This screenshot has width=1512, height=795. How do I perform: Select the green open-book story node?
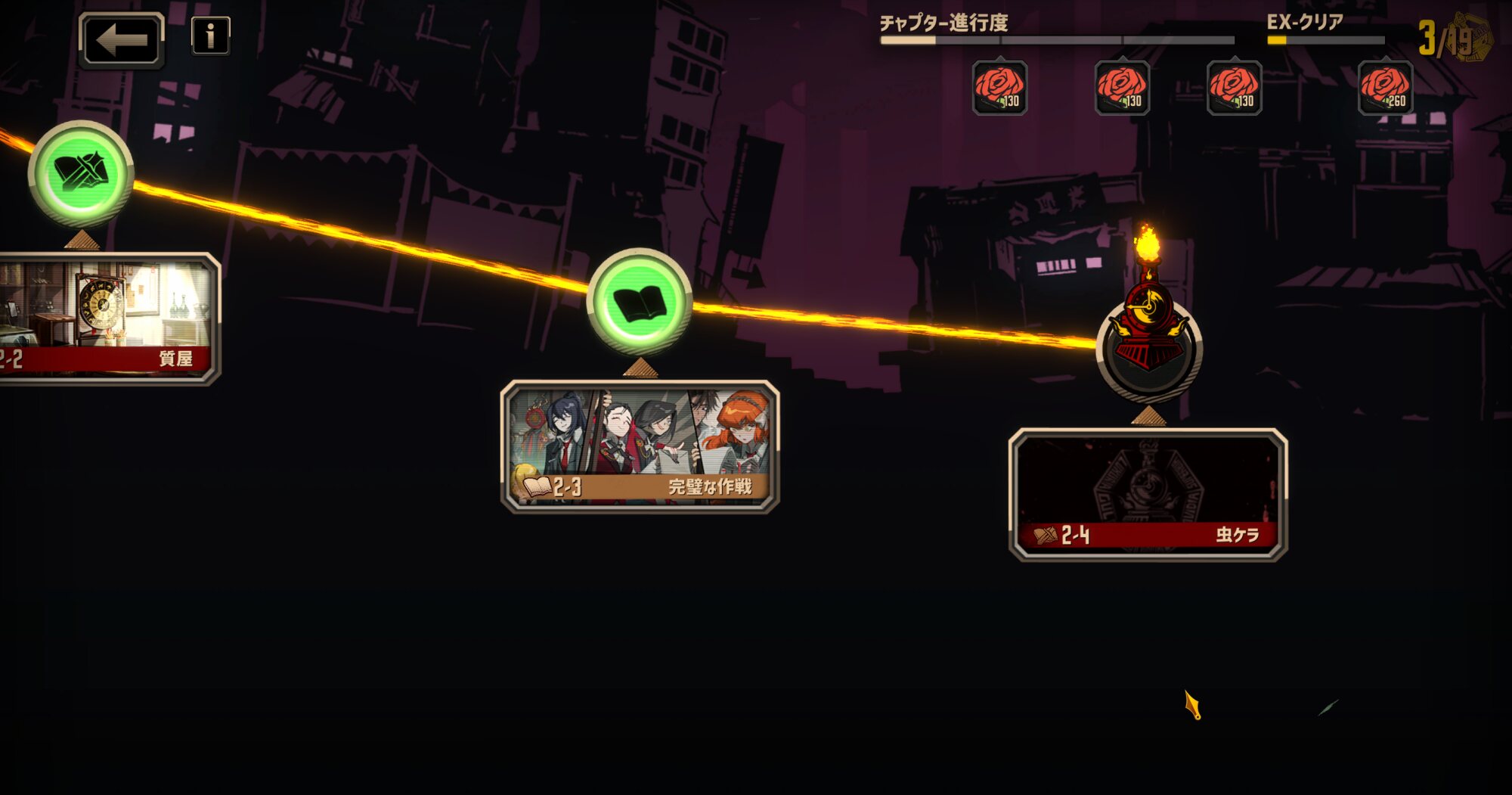(x=640, y=302)
